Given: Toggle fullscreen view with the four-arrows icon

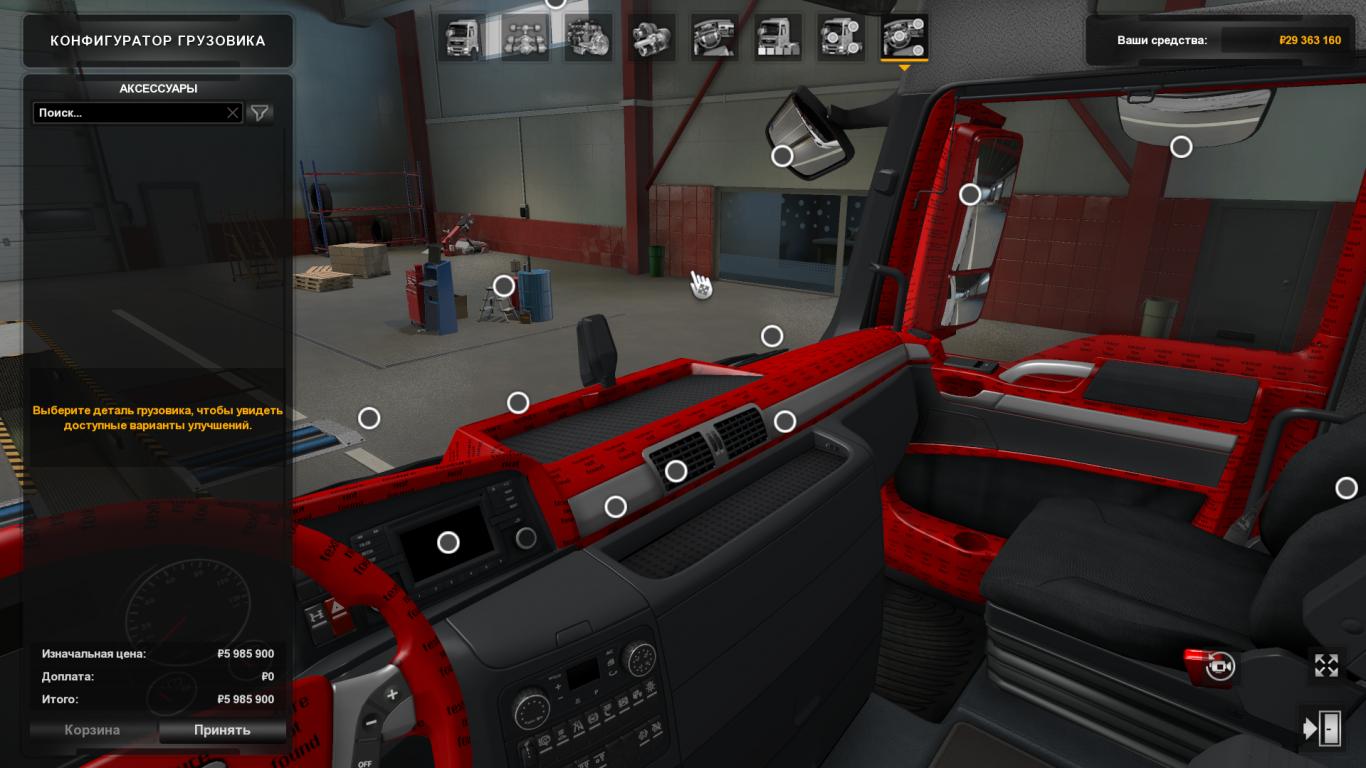Looking at the screenshot, I should pyautogui.click(x=1326, y=666).
